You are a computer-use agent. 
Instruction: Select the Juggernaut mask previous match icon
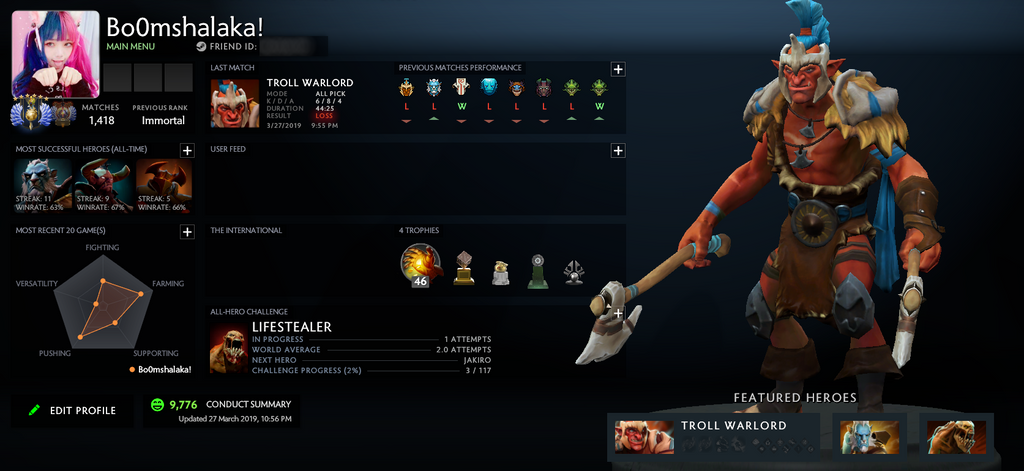point(461,88)
